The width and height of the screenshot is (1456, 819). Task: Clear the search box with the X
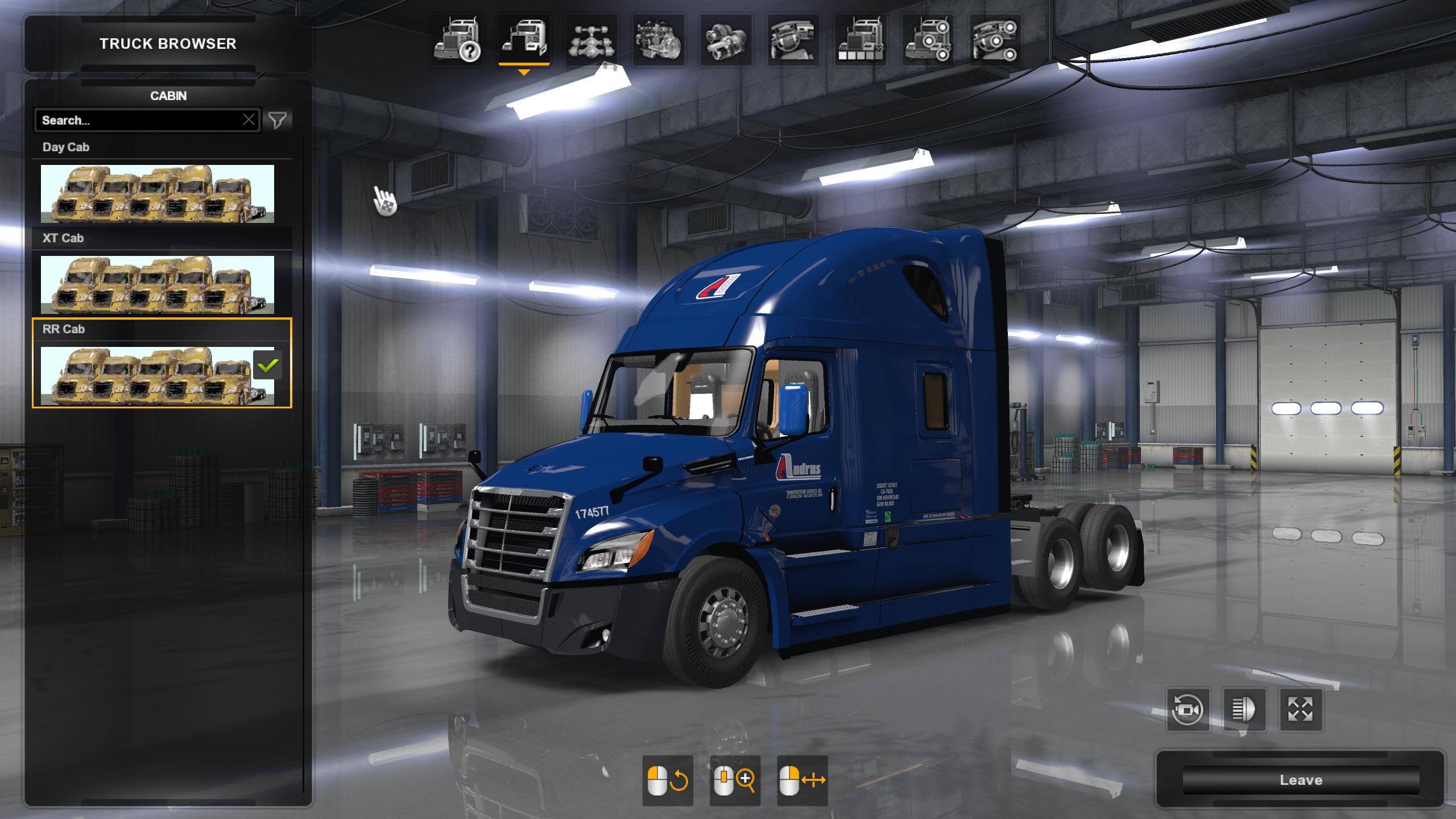click(x=249, y=120)
